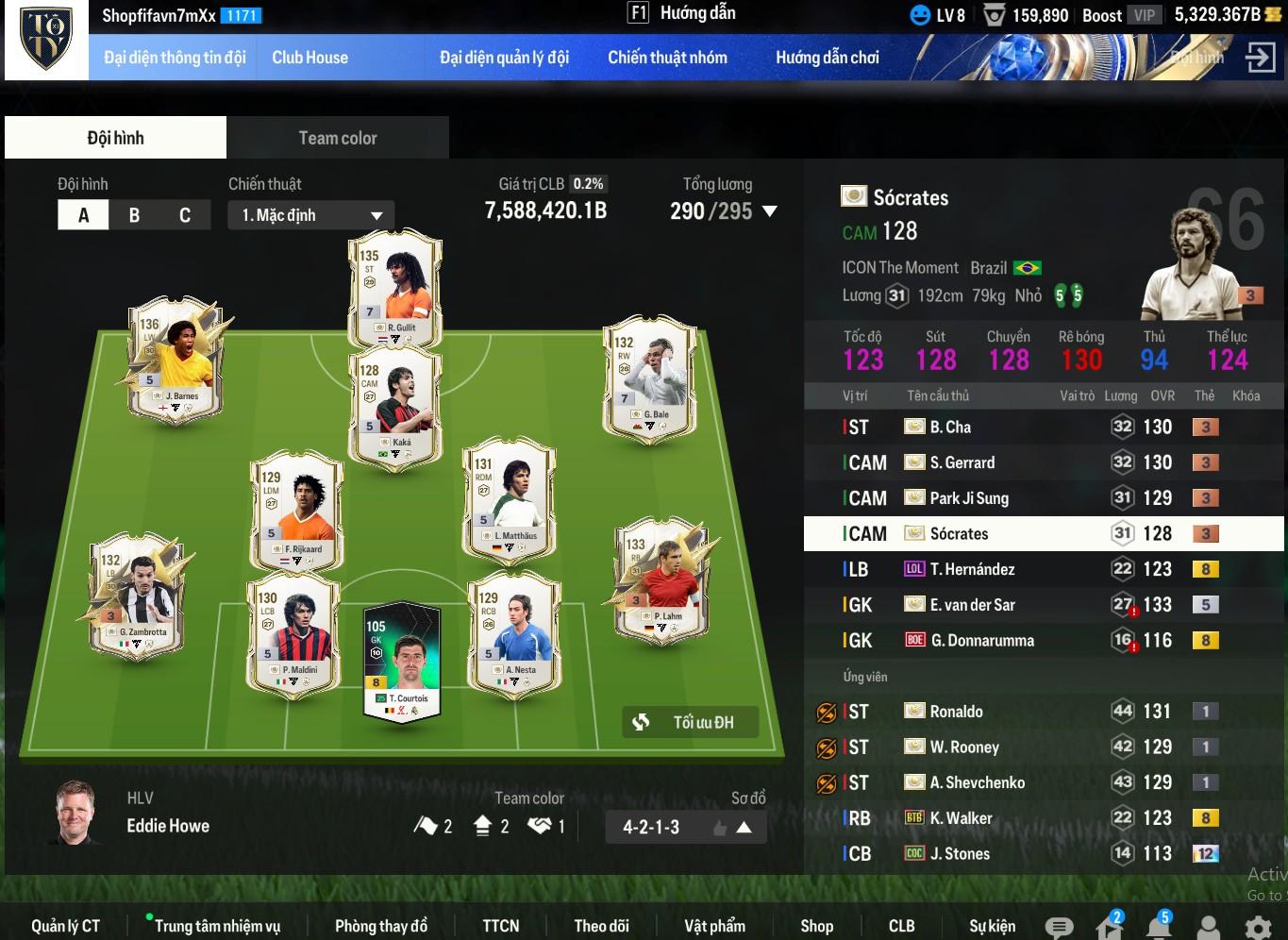Open Chiến thuật nhóm menu

click(x=667, y=58)
